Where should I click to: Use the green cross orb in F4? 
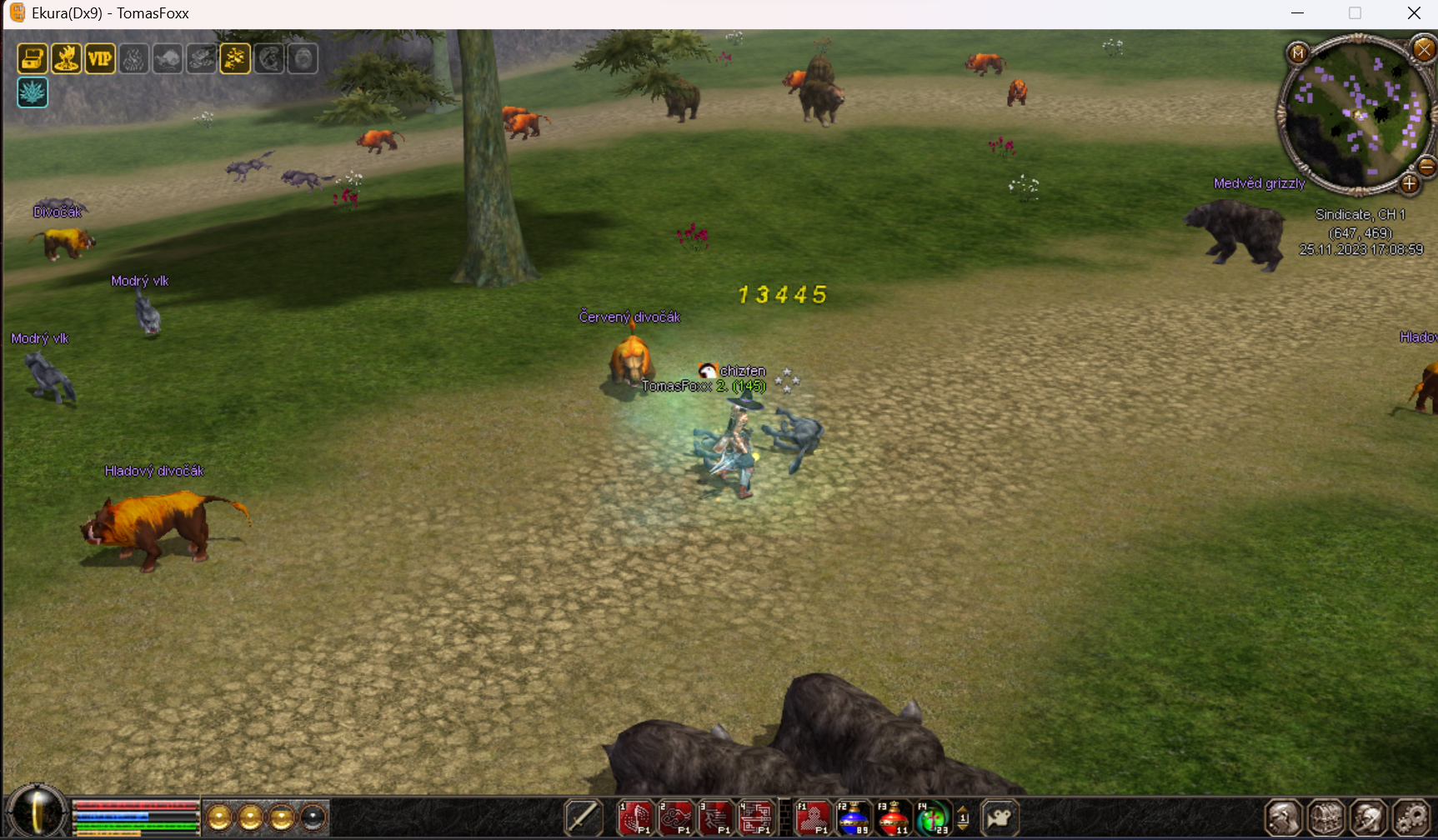tap(933, 817)
